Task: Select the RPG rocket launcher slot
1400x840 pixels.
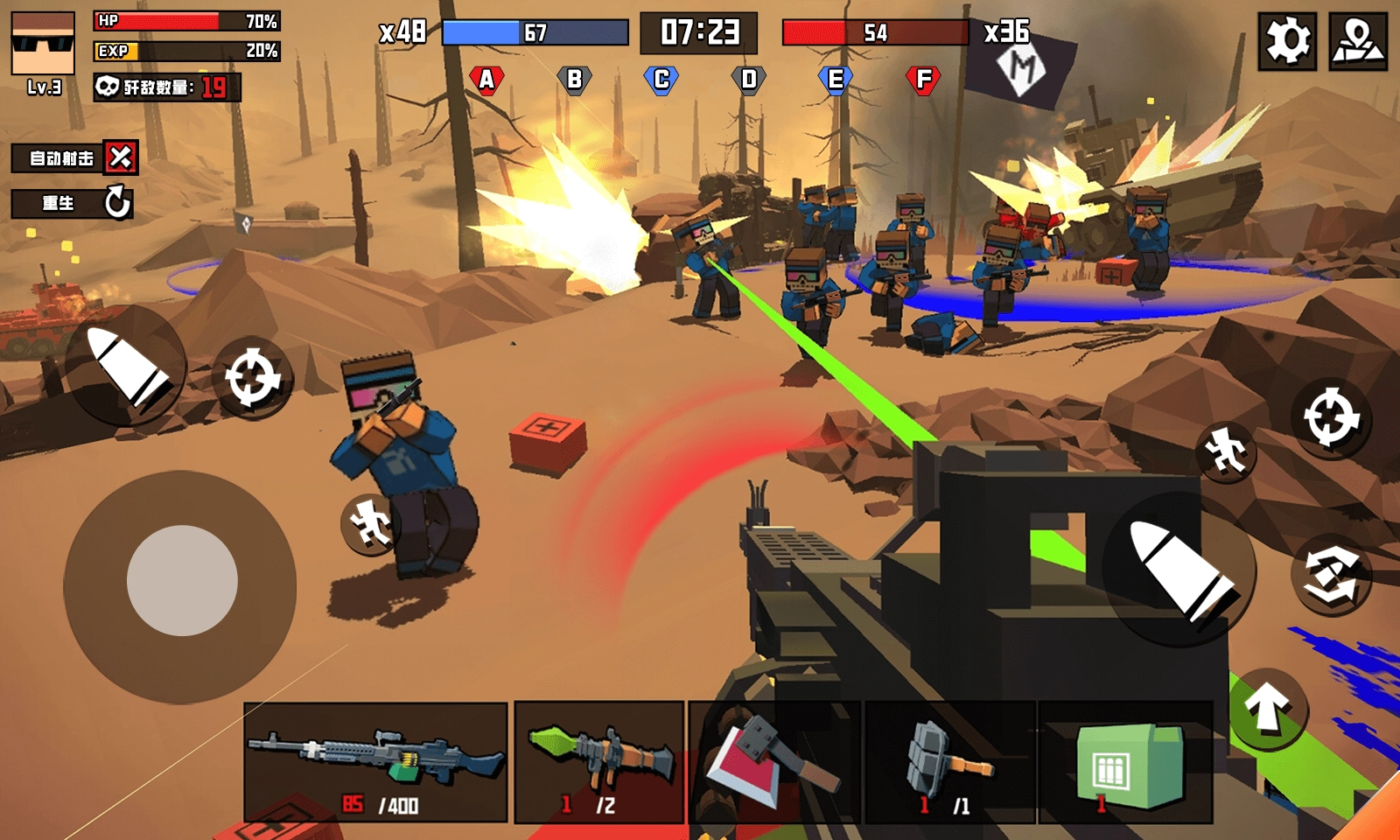Action: point(599,762)
